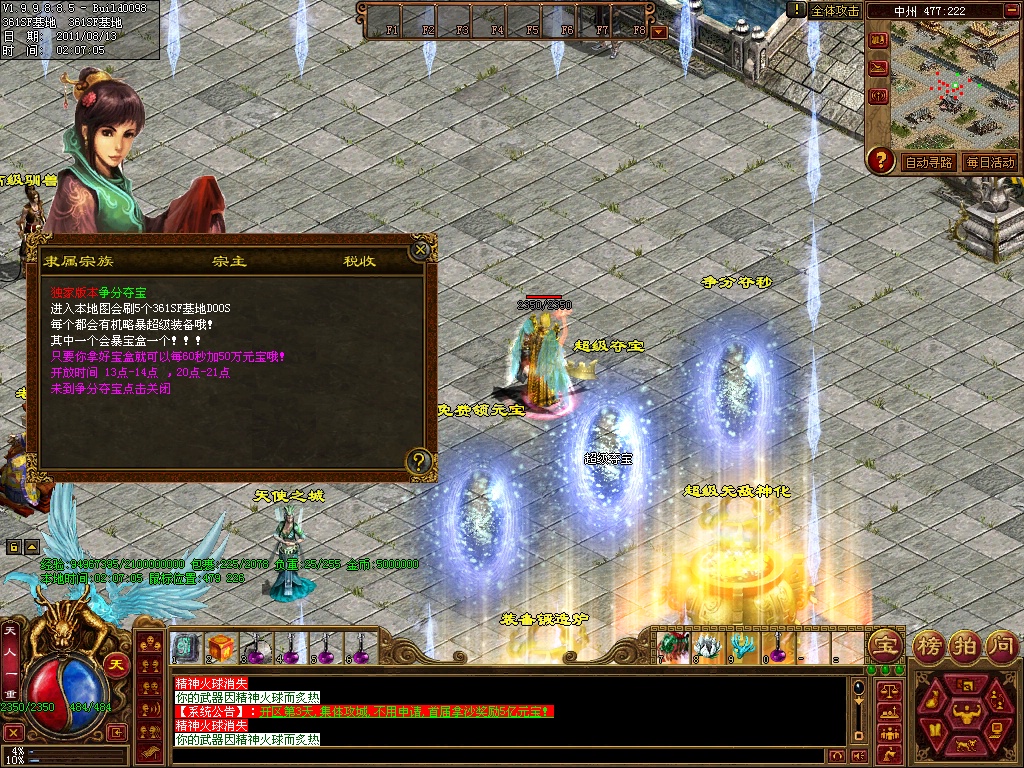Use the blue coral item in hotbar slot 9
The height and width of the screenshot is (768, 1024).
point(741,646)
